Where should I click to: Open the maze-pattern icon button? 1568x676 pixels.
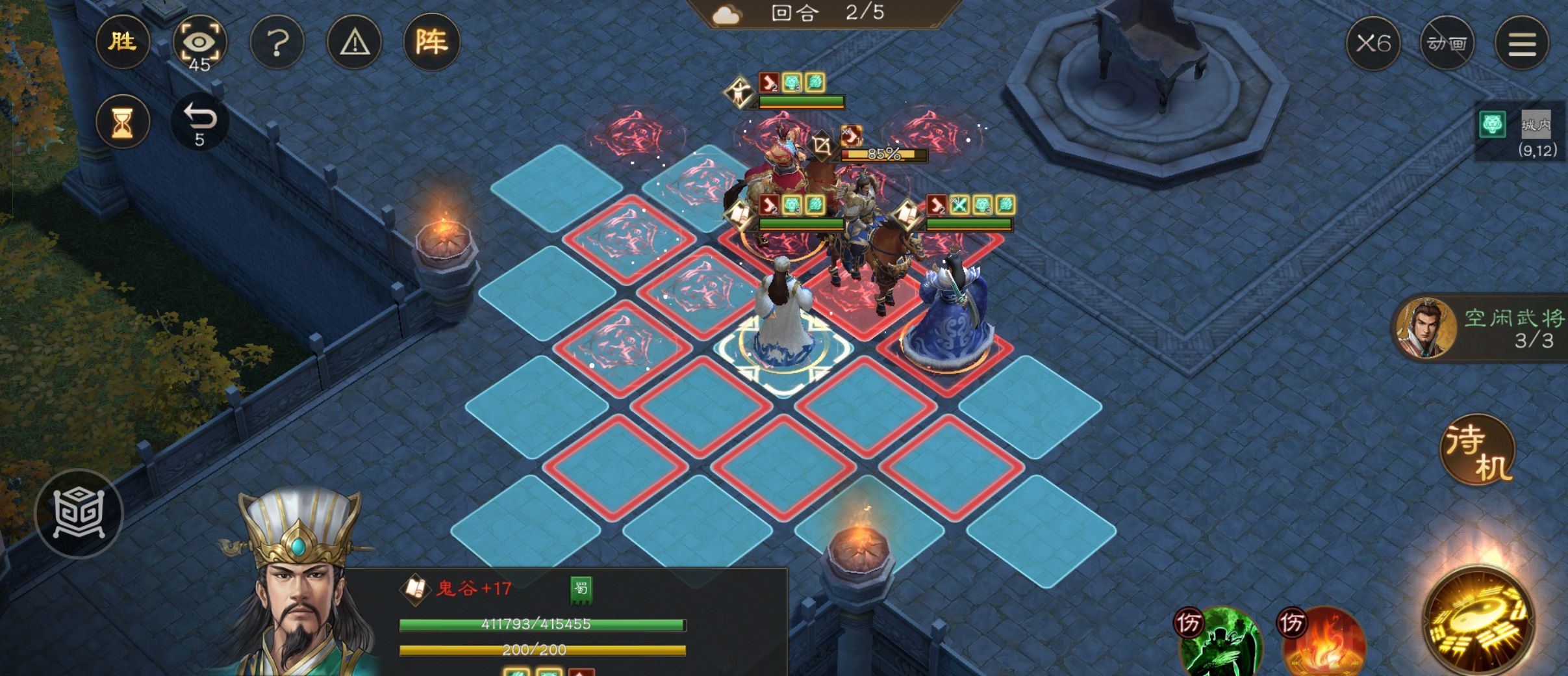click(x=79, y=513)
